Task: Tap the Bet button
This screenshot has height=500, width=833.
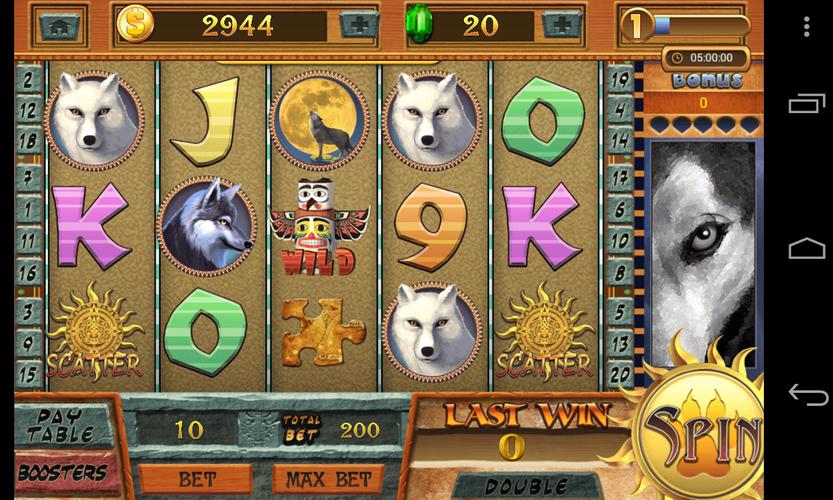Action: click(195, 479)
